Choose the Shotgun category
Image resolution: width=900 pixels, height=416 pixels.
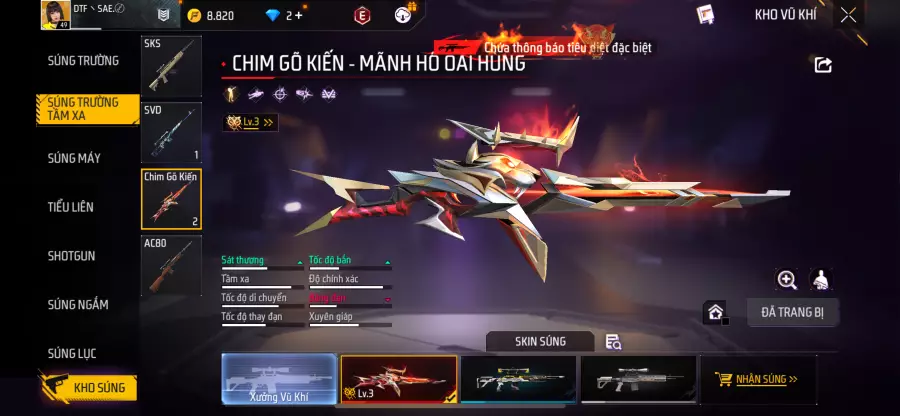(x=71, y=256)
